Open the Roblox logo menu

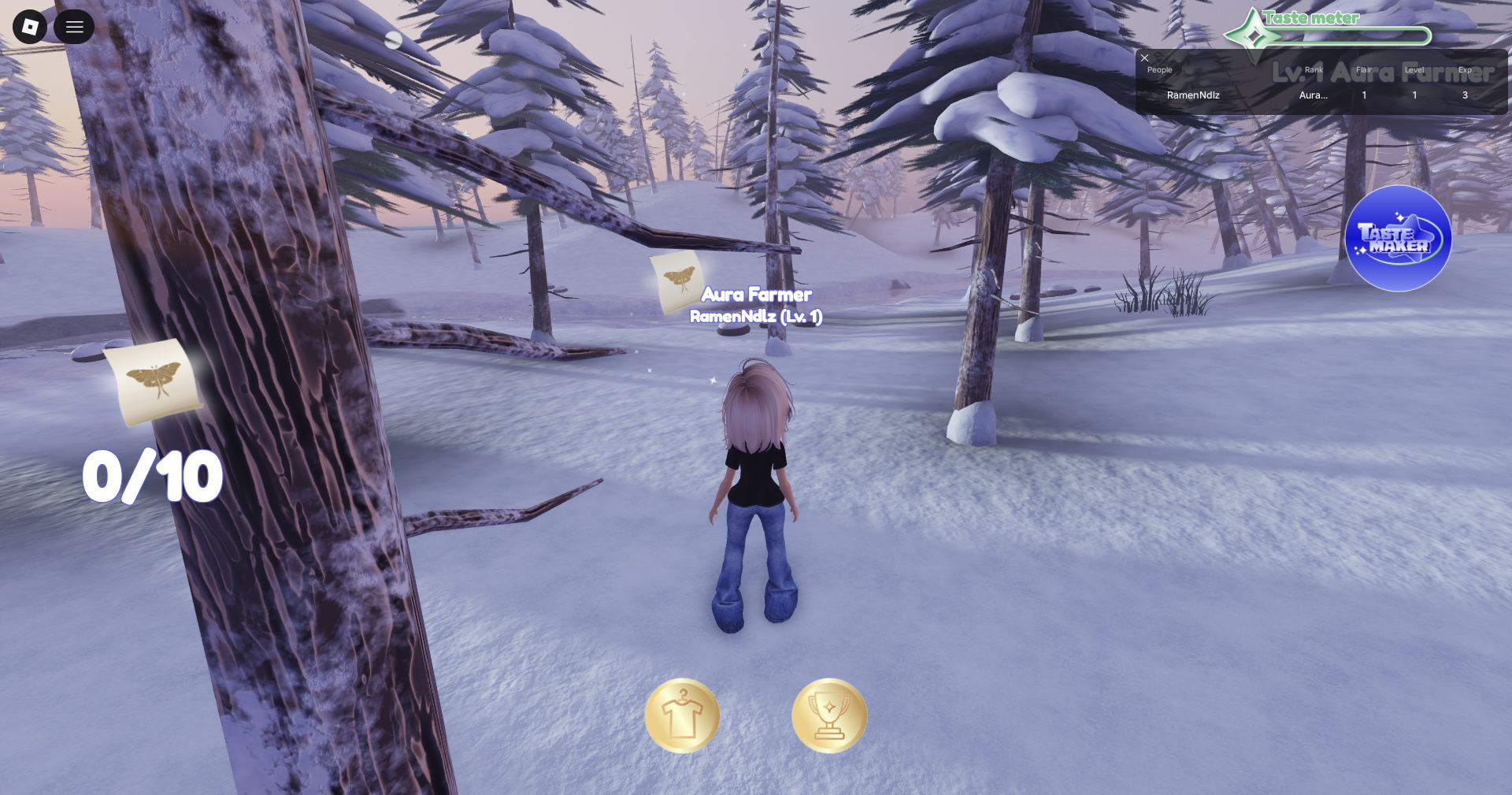click(30, 27)
